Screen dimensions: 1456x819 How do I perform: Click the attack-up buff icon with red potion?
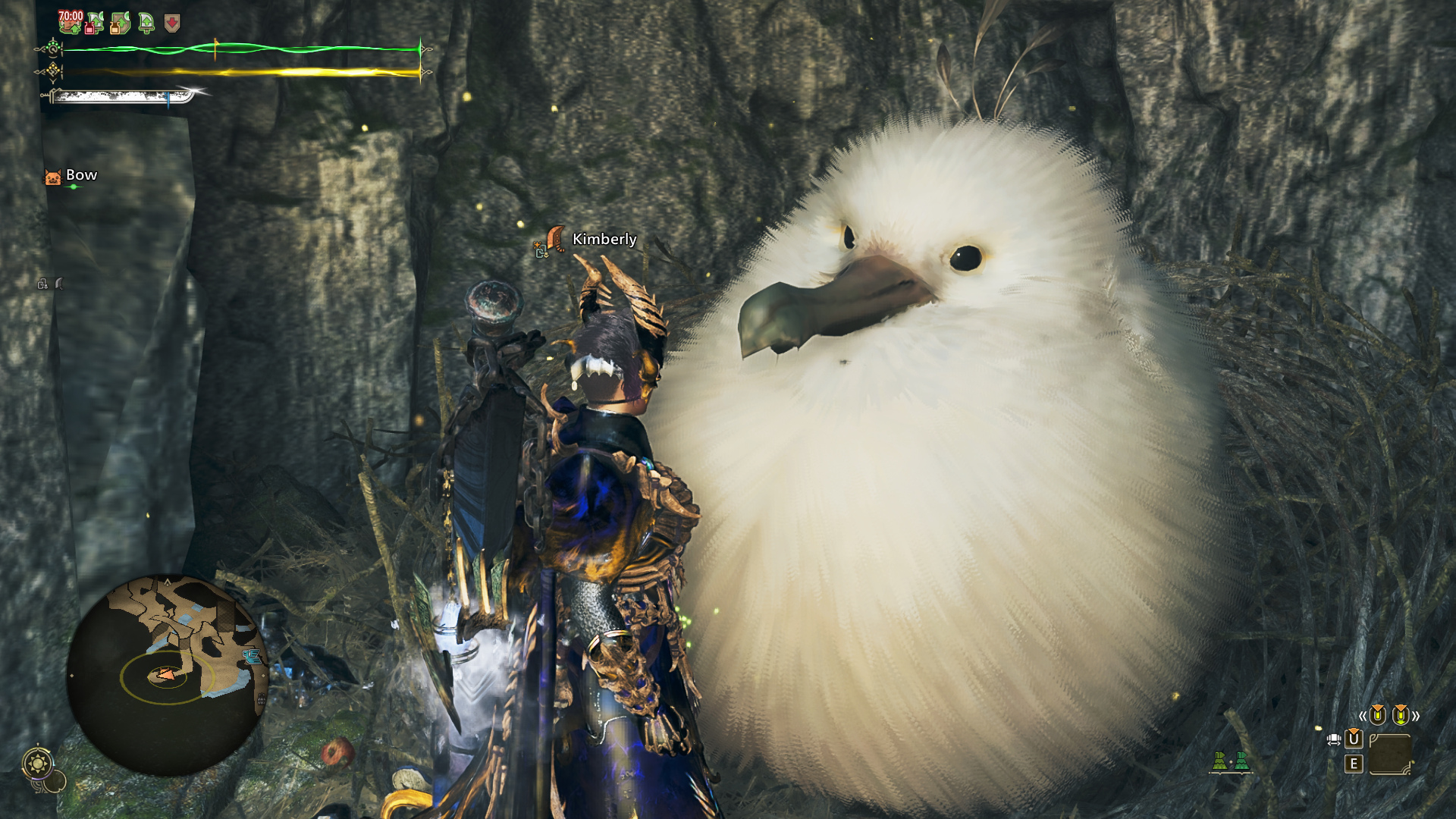[95, 24]
